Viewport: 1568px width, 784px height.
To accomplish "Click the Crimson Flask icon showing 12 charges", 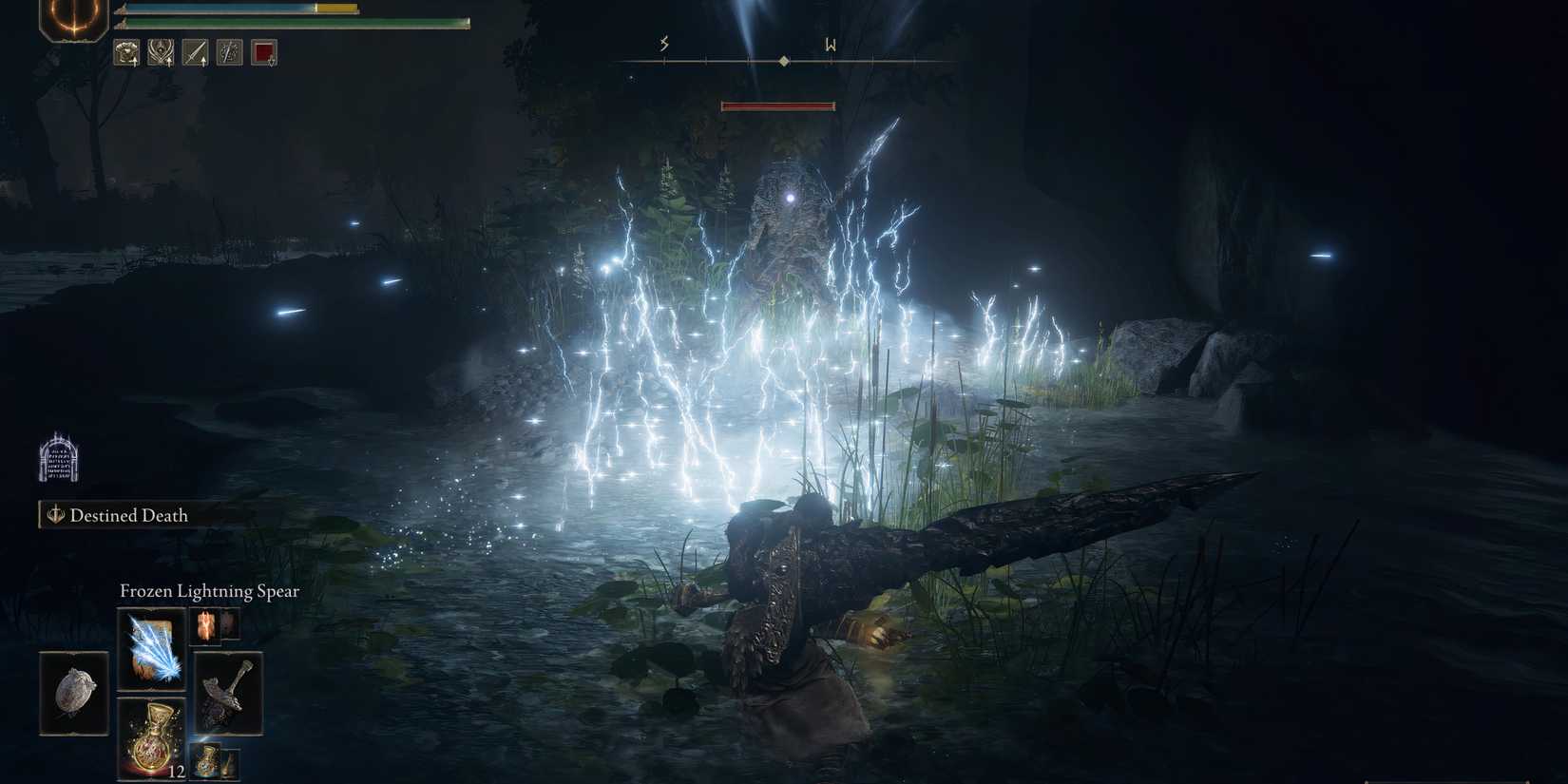I will pyautogui.click(x=152, y=741).
